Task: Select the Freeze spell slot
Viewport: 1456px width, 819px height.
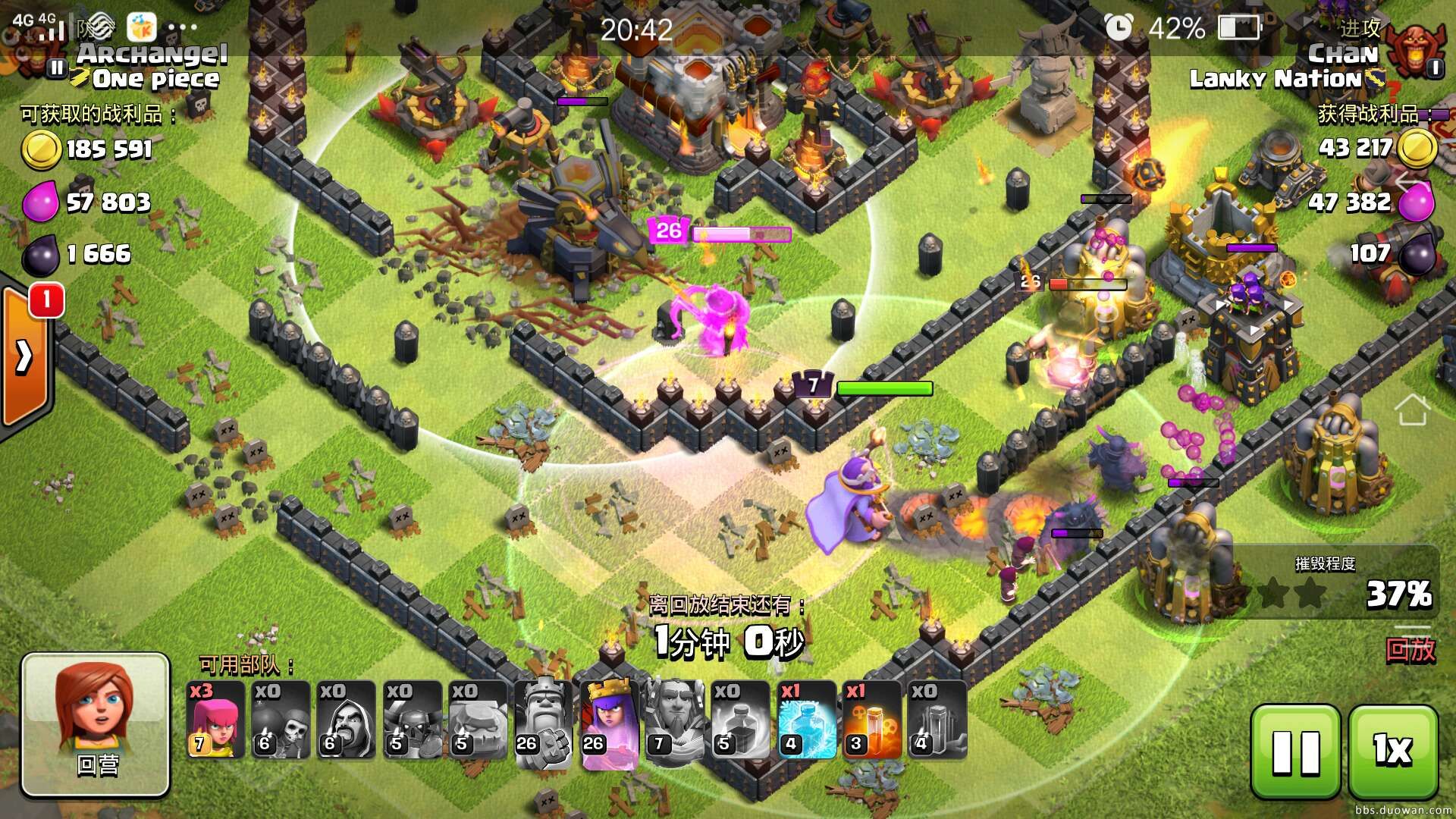Action: [x=806, y=720]
